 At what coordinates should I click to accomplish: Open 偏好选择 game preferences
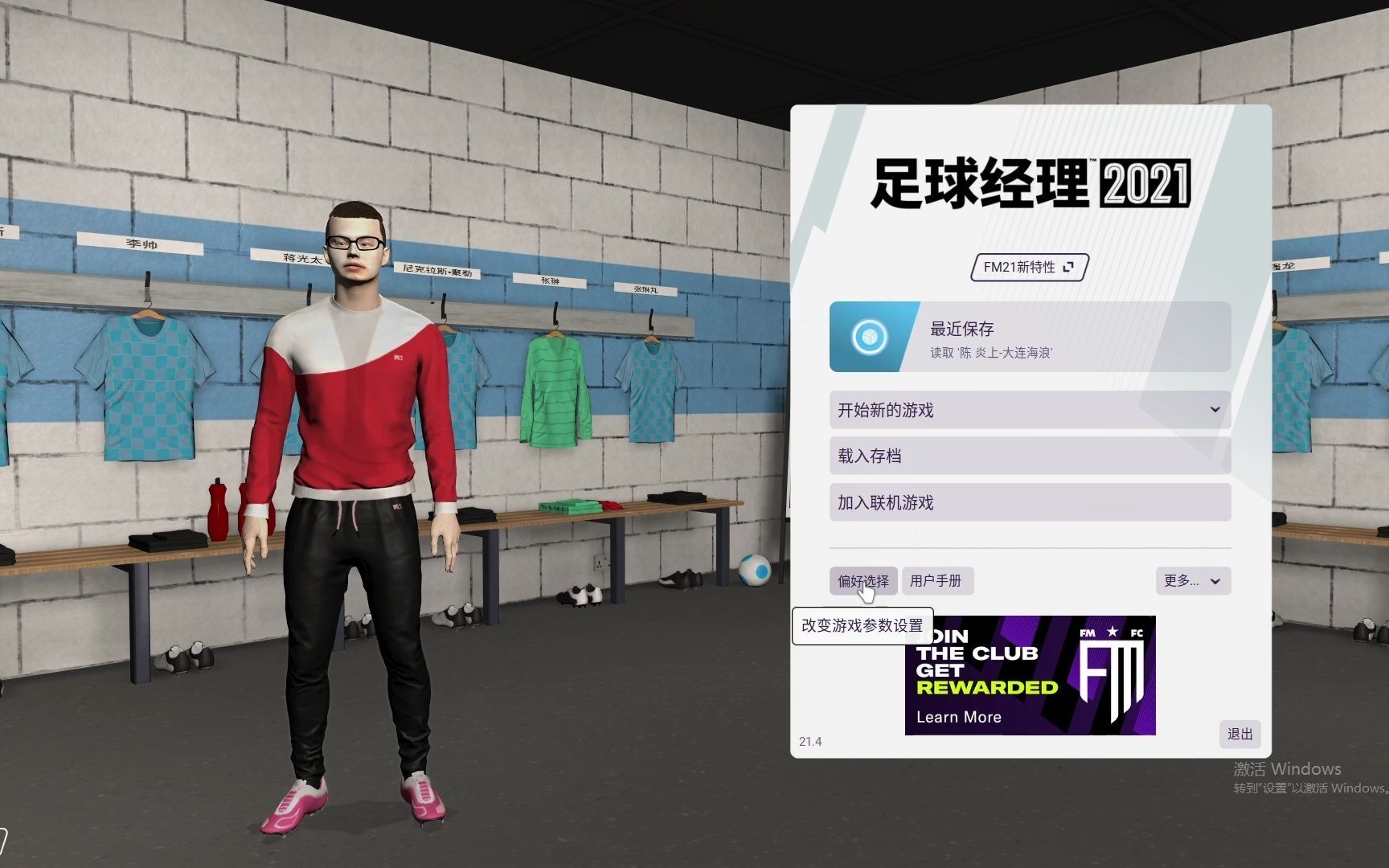click(x=863, y=581)
